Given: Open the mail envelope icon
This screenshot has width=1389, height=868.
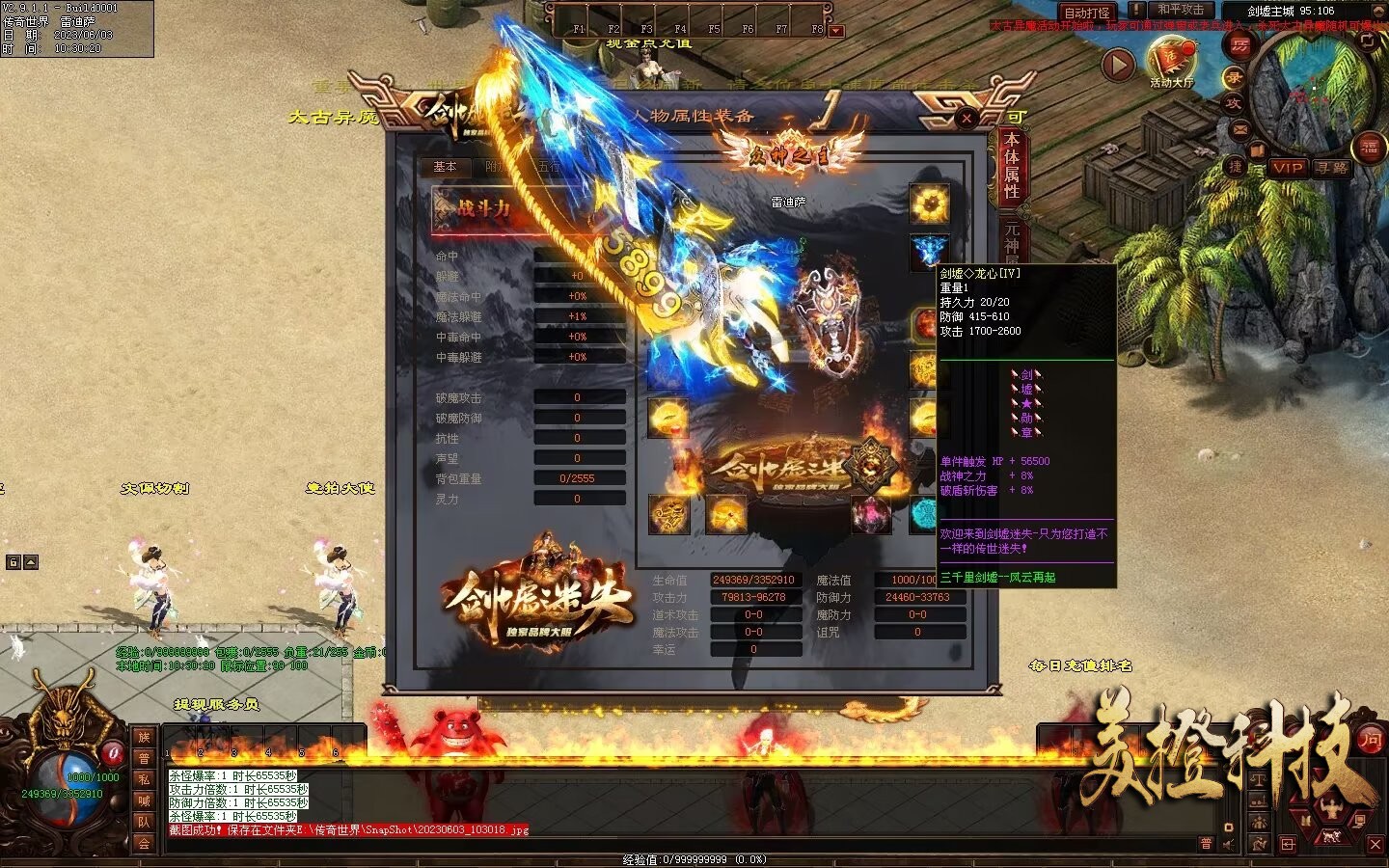Looking at the screenshot, I should point(1240,129).
